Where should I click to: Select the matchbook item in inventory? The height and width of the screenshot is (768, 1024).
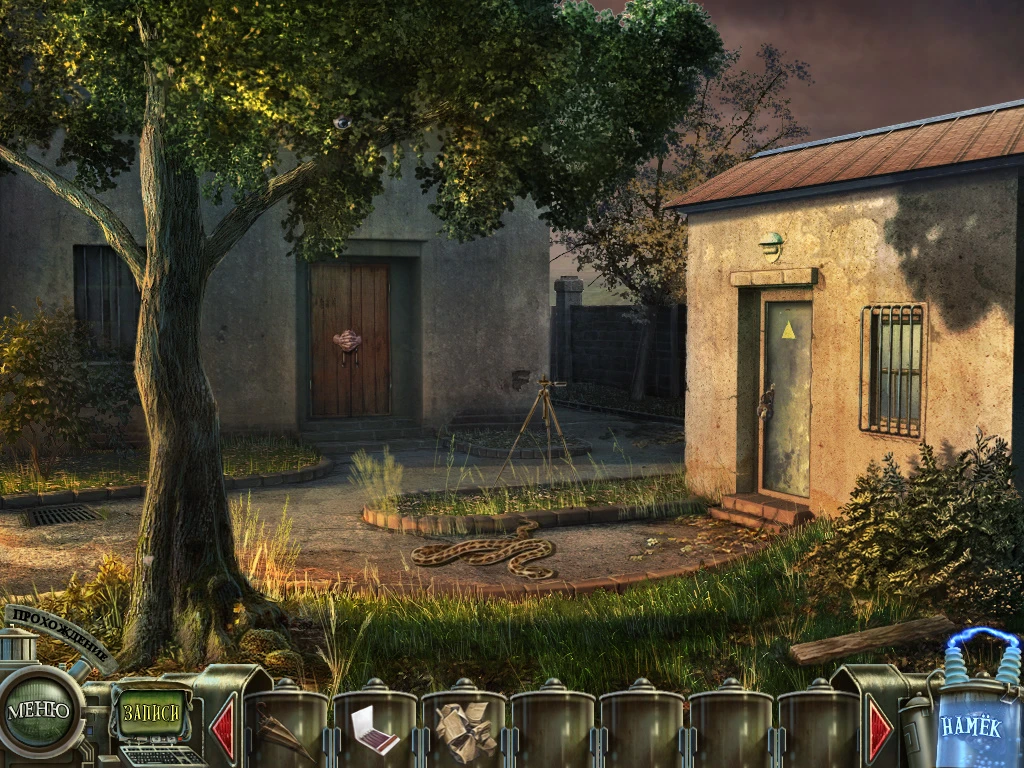point(374,729)
